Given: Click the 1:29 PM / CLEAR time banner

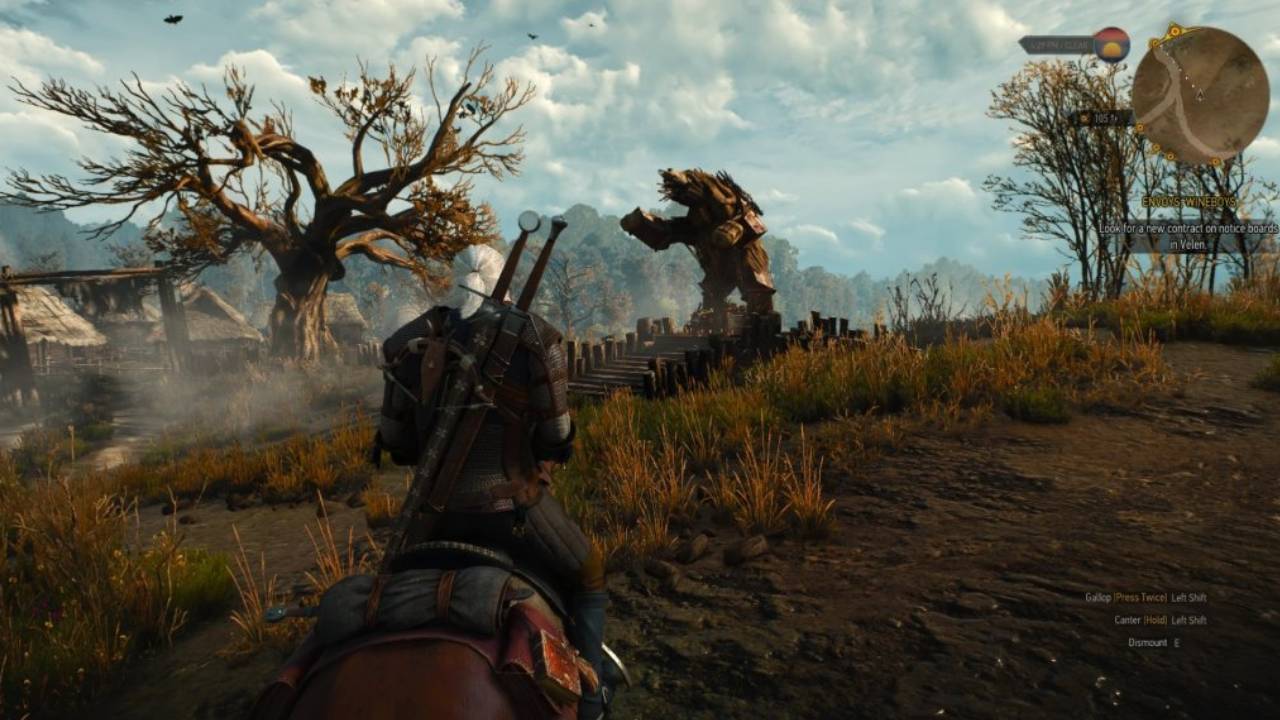Looking at the screenshot, I should (x=1058, y=45).
